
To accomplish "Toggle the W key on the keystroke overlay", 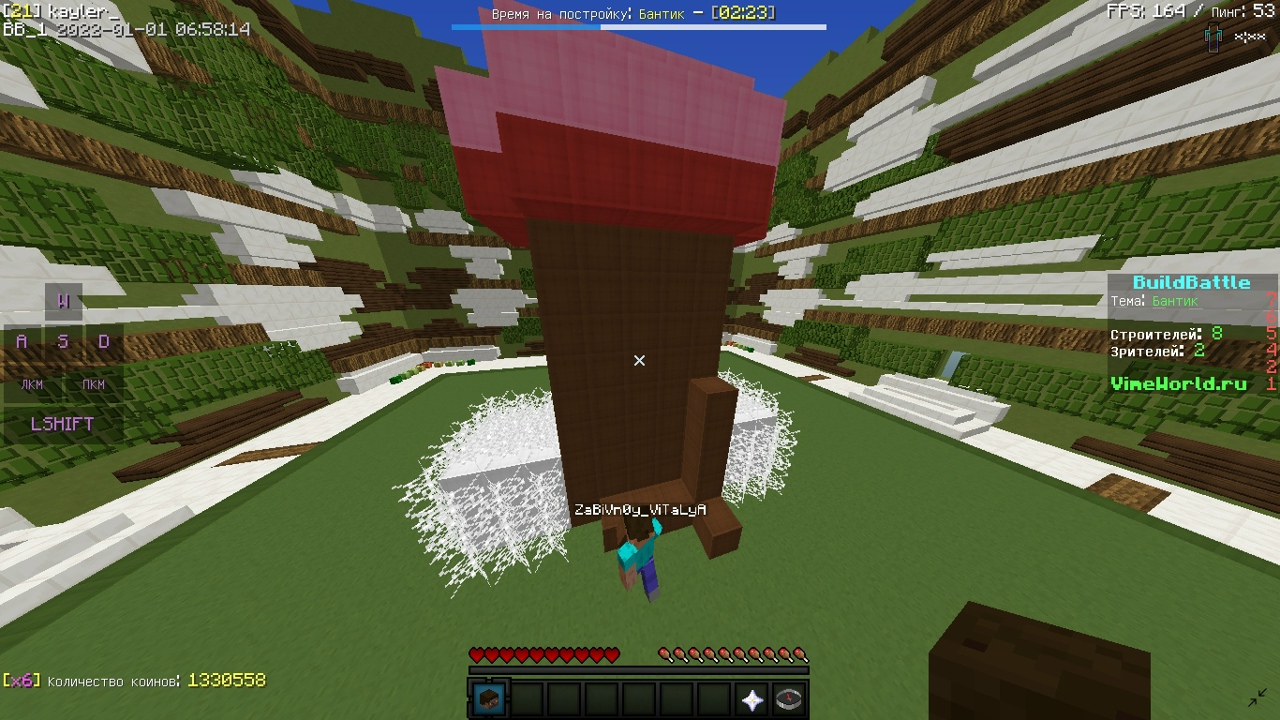I will [62, 300].
